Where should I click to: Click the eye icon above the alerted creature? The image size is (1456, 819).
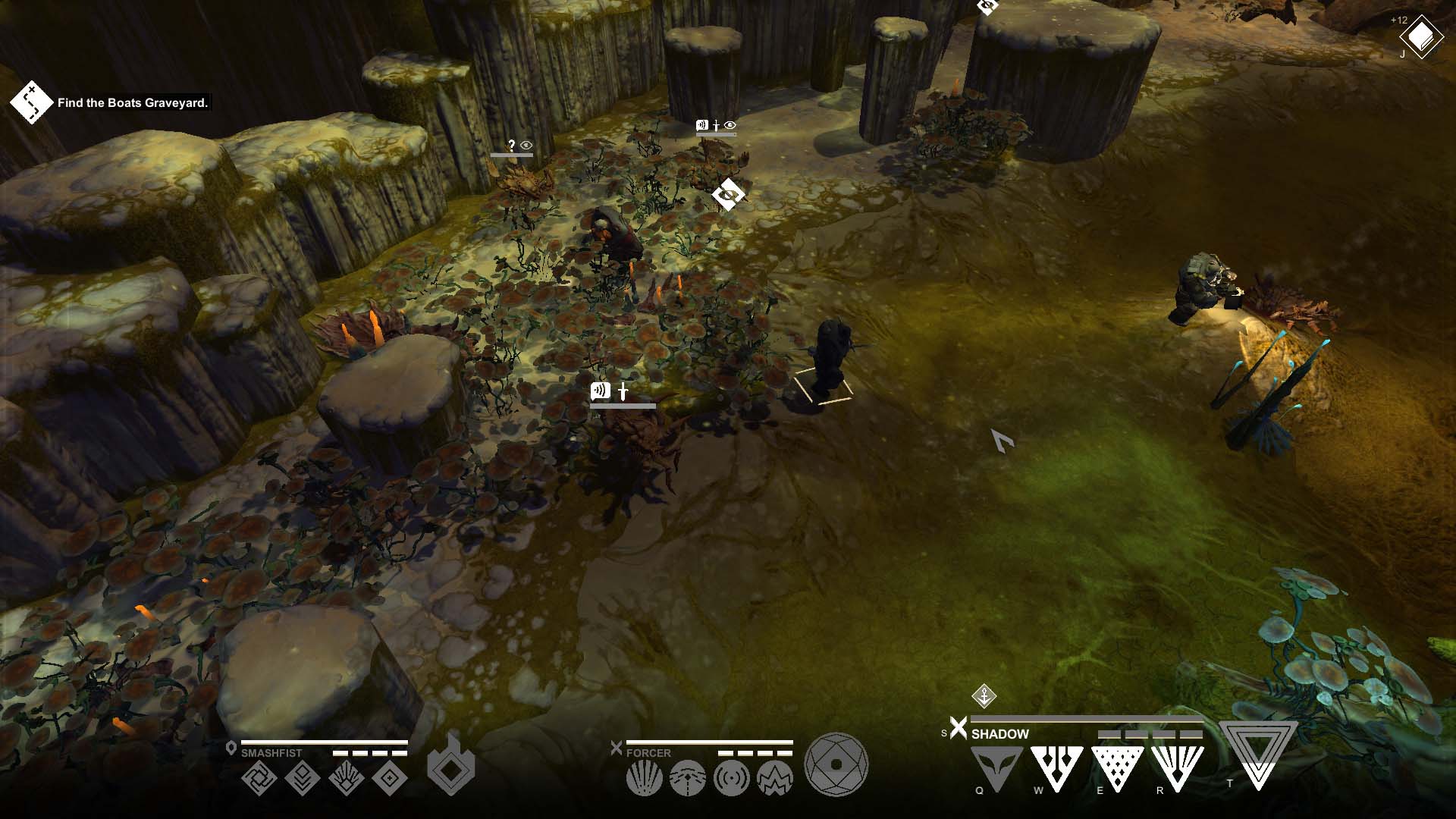coord(730,124)
